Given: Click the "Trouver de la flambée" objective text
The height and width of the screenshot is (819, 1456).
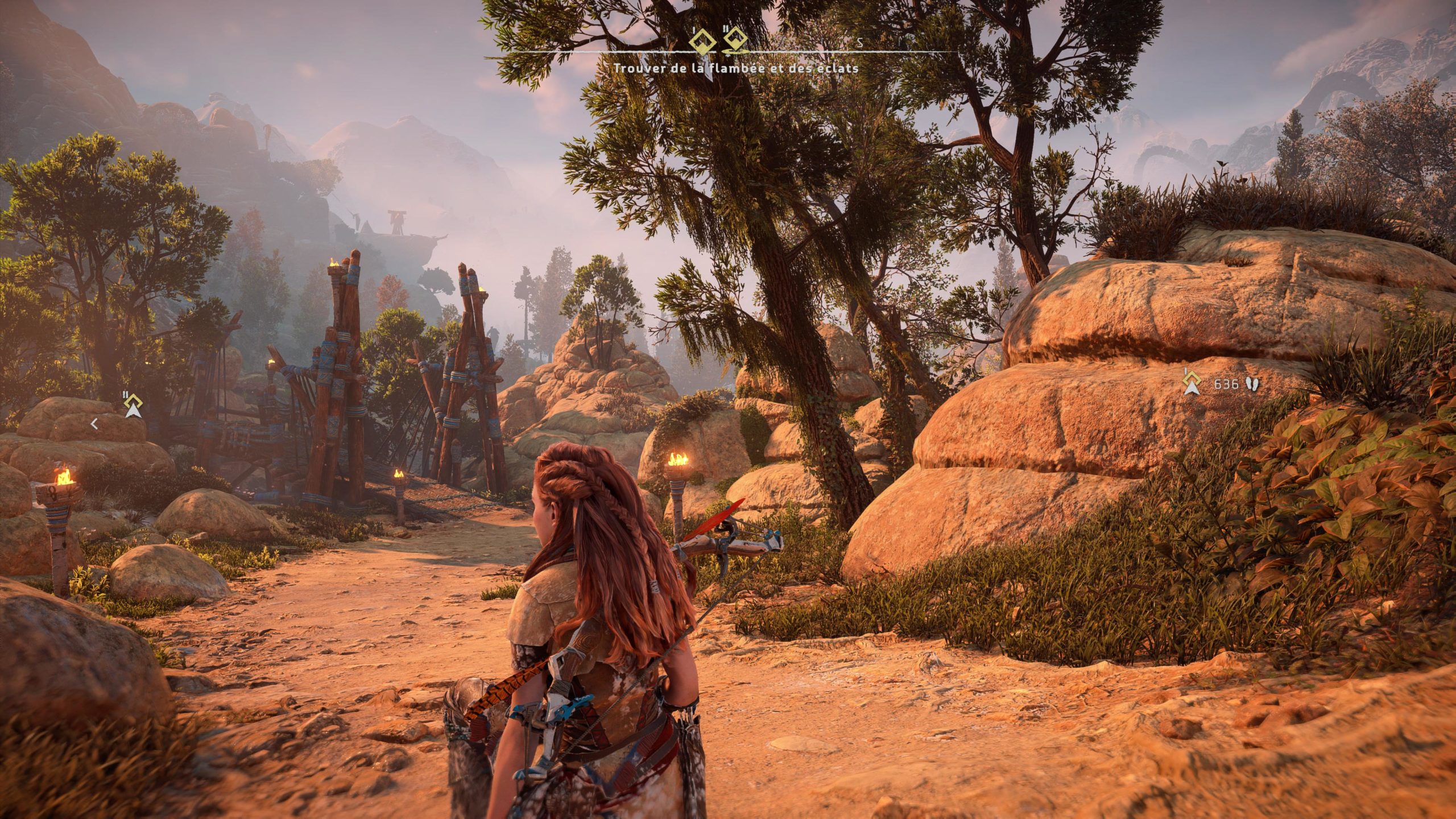Looking at the screenshot, I should pos(735,68).
